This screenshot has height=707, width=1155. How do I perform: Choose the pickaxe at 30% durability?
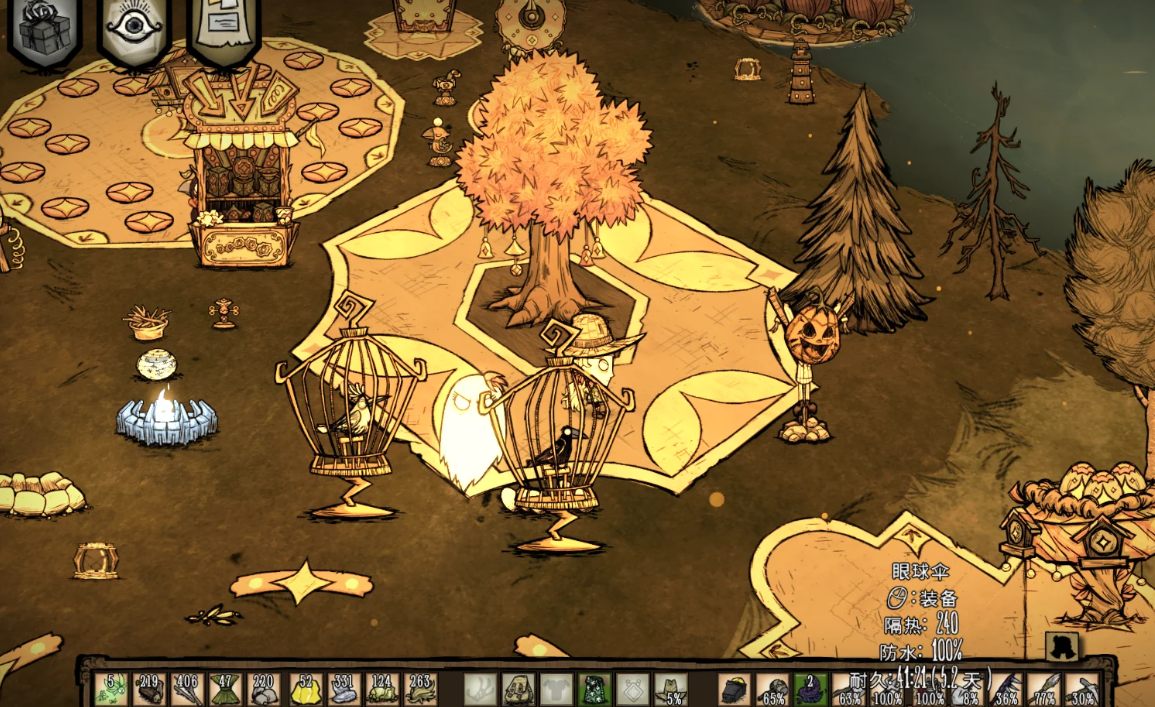(x=1080, y=689)
